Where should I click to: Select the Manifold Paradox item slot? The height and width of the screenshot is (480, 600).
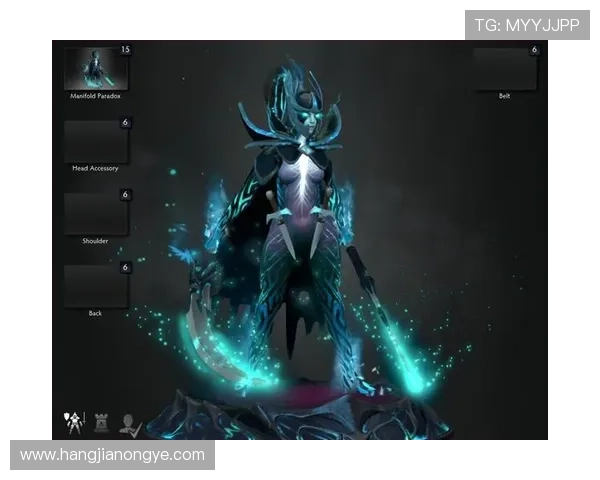tap(96, 68)
